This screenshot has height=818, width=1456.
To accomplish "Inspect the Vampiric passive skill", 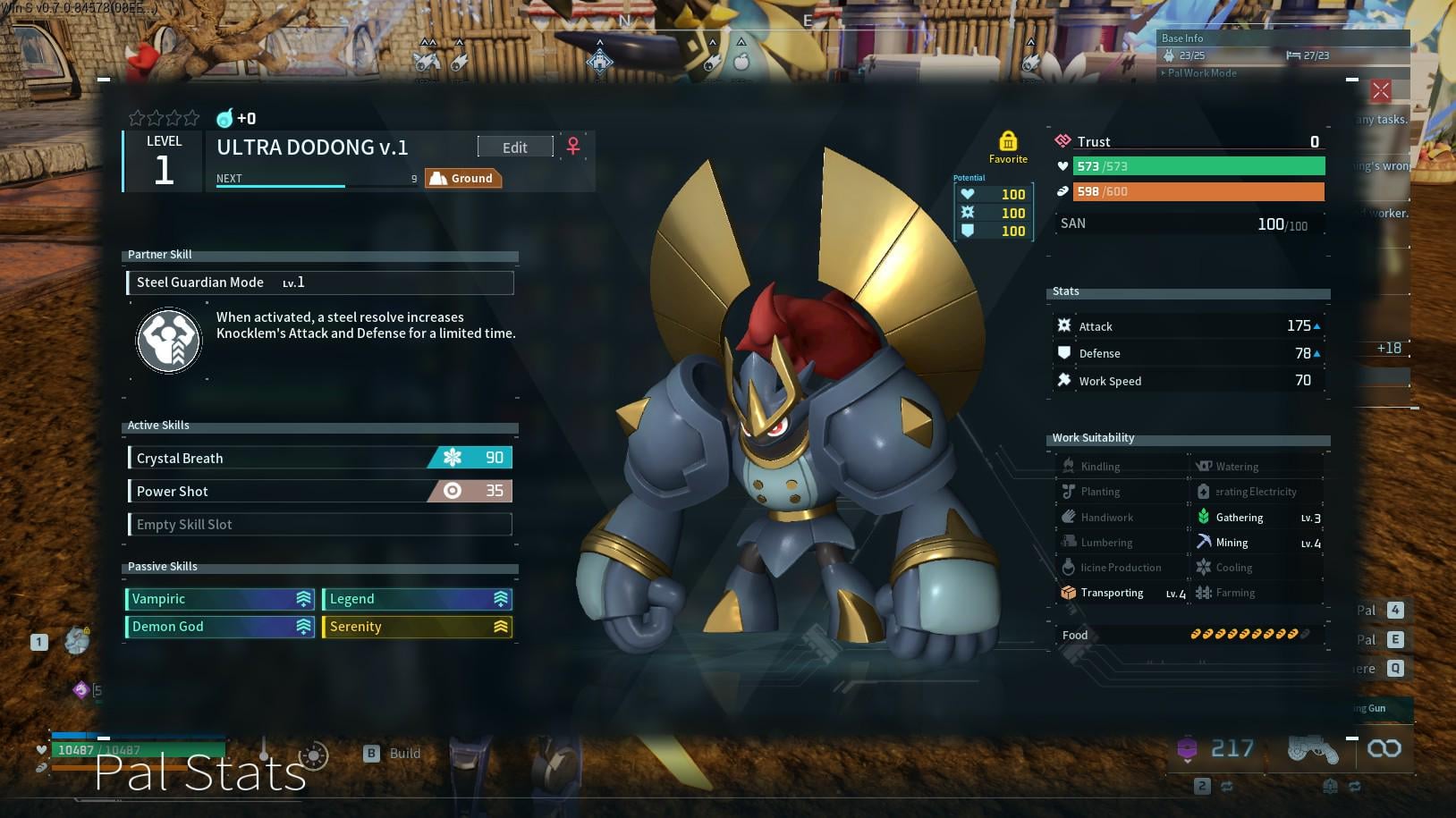I will tap(220, 599).
